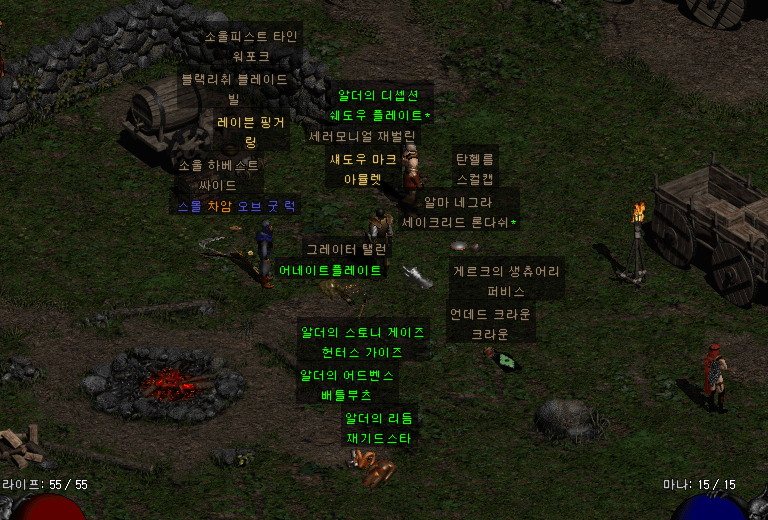Pick up the 게르크의 생츄어리 퍼비스 label
The image size is (768, 520).
click(x=506, y=281)
